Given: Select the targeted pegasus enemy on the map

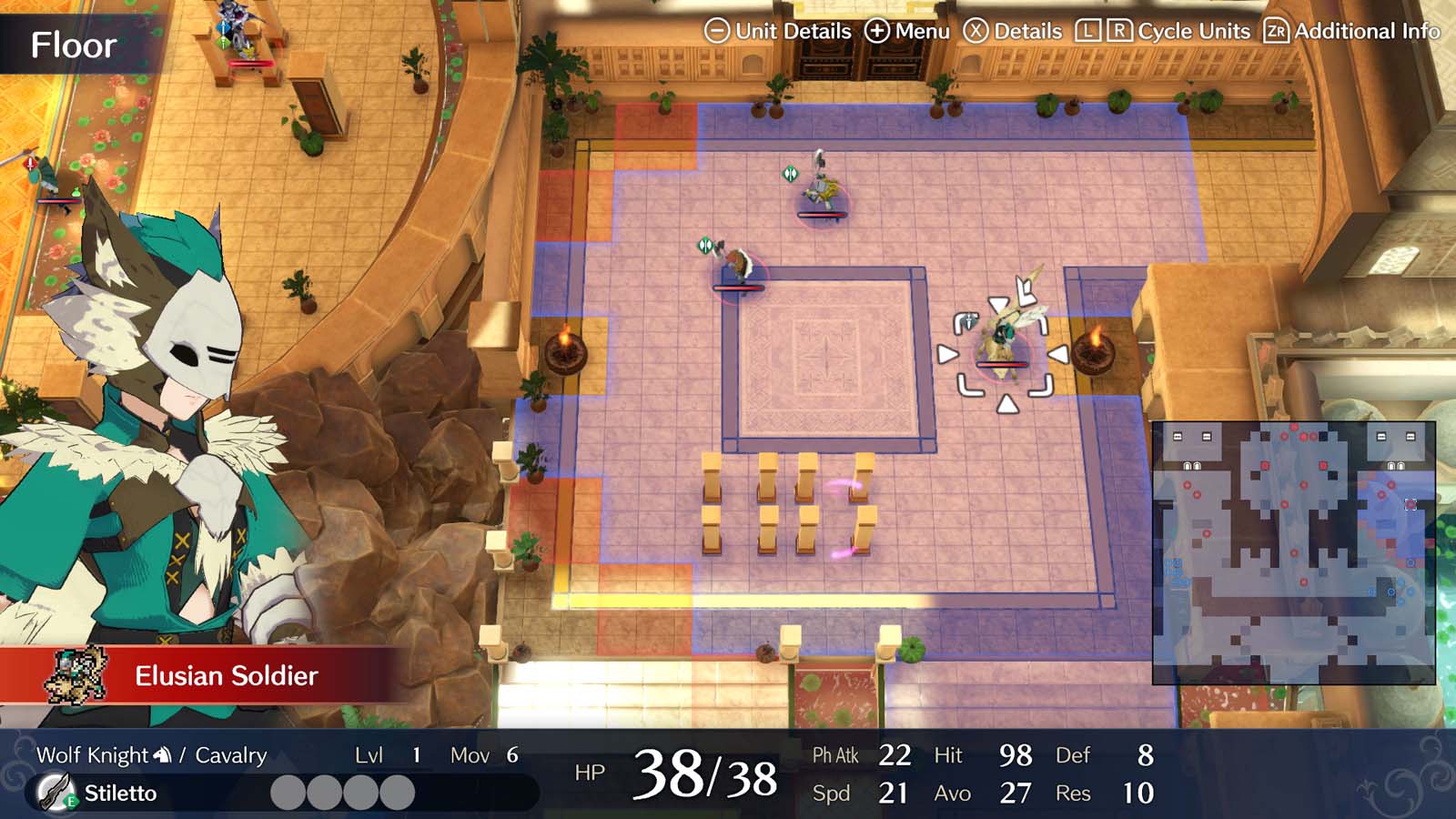Looking at the screenshot, I should [x=1001, y=341].
